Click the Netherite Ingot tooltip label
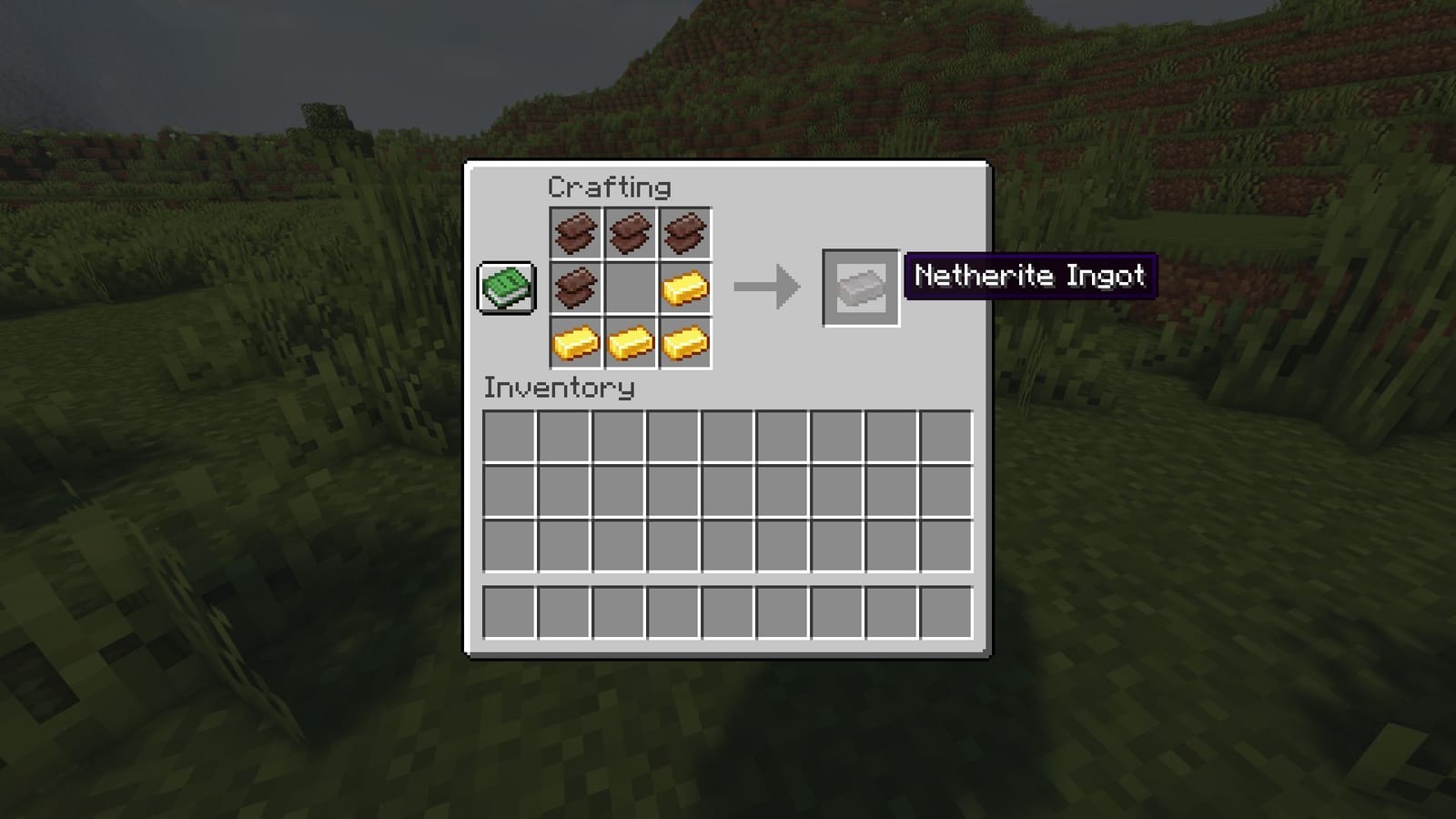Screen dimensions: 1456x819 [x=1028, y=276]
